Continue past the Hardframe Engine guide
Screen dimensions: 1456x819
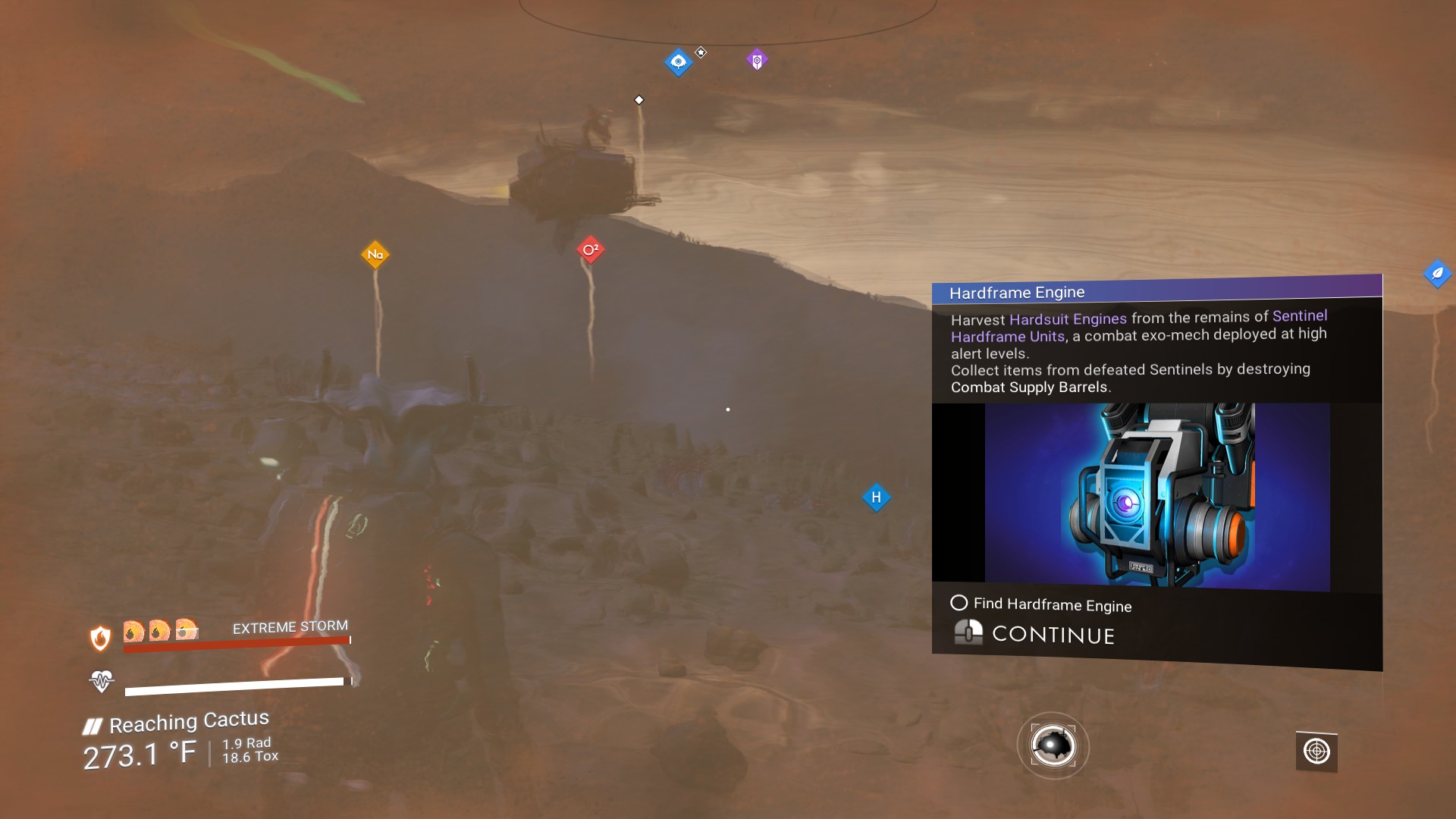[x=1053, y=634]
